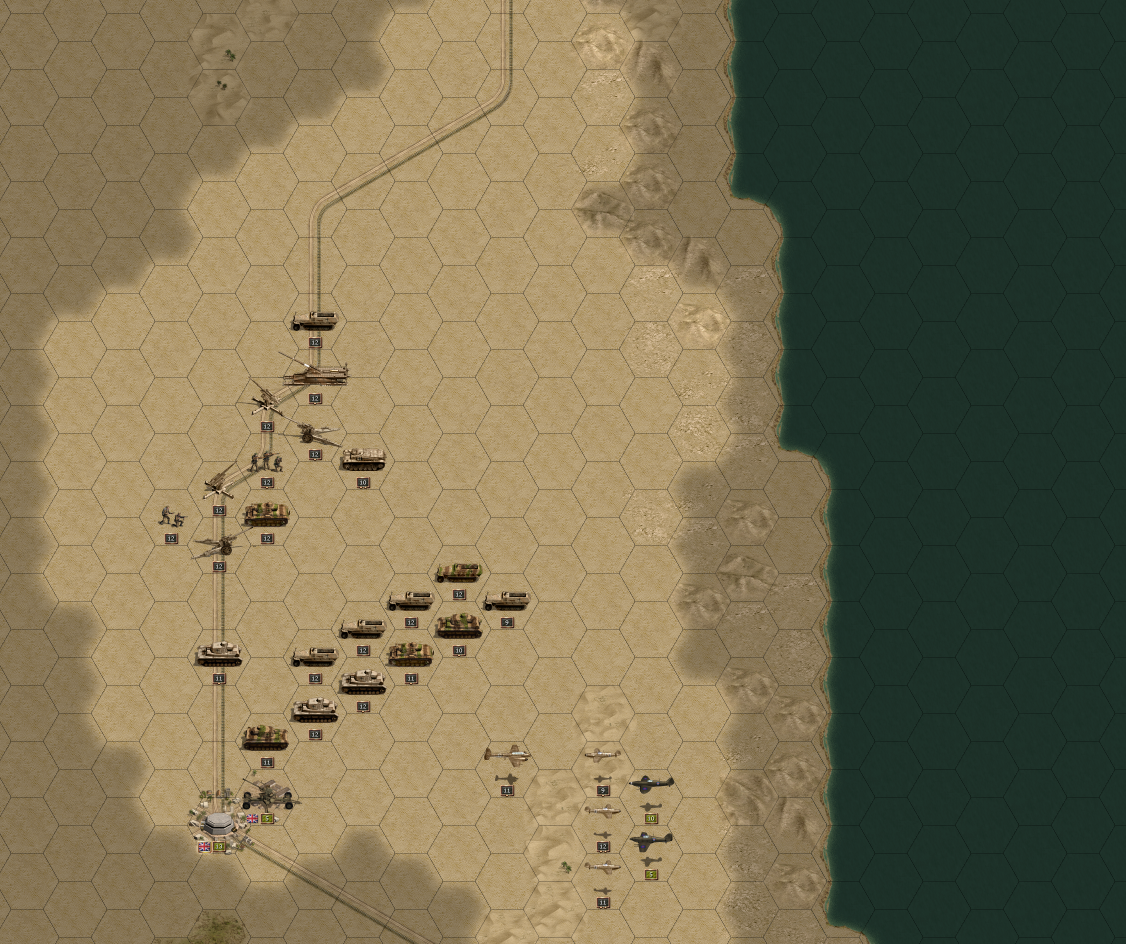Pick the dark fighter plane with strength 10
Image resolution: width=1126 pixels, height=944 pixels.
pyautogui.click(x=651, y=785)
